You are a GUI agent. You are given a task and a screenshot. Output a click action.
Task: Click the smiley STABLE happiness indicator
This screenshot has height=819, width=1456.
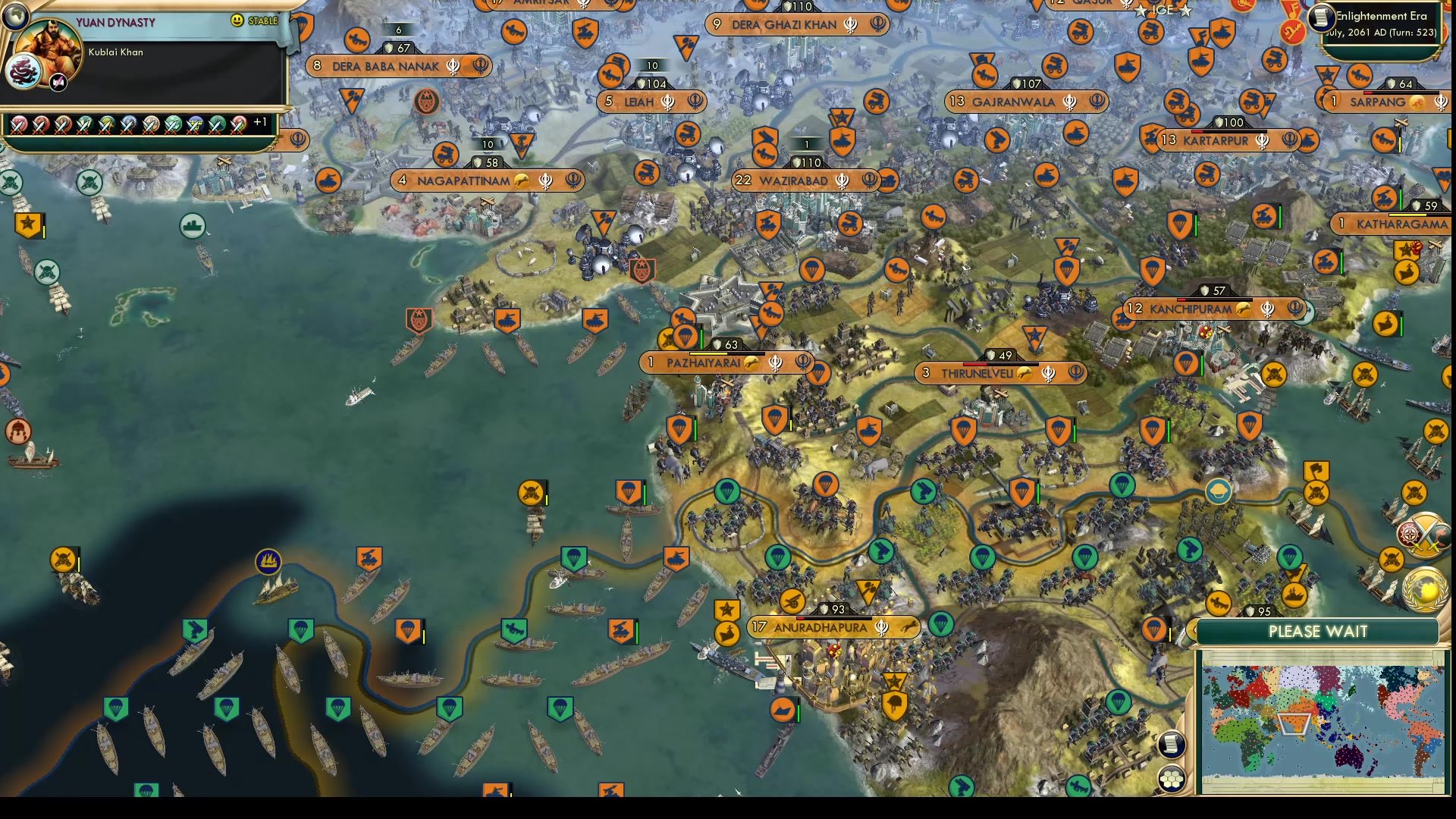(239, 21)
